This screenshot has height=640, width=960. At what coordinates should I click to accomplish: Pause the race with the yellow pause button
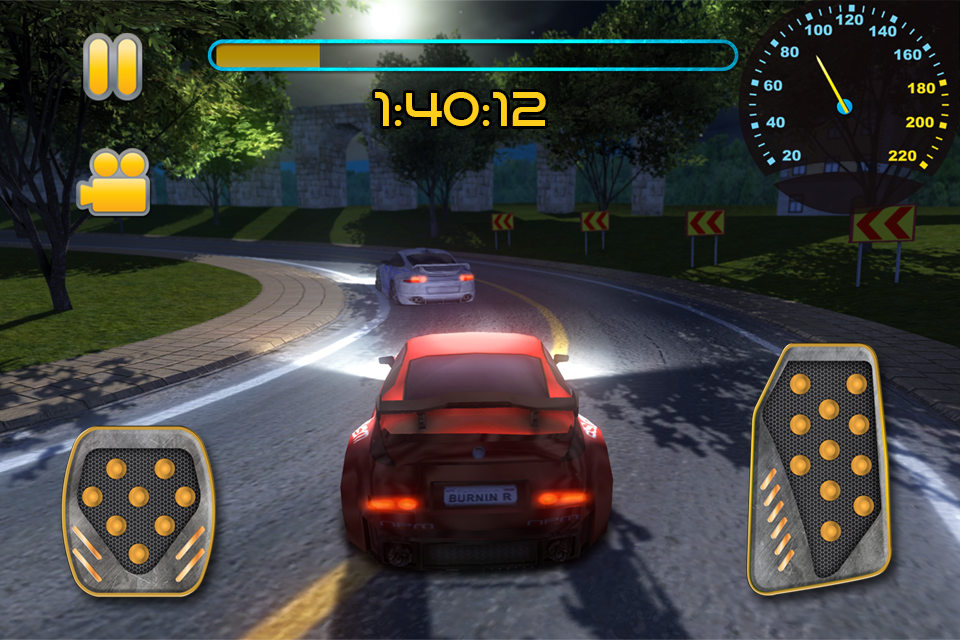pyautogui.click(x=112, y=67)
